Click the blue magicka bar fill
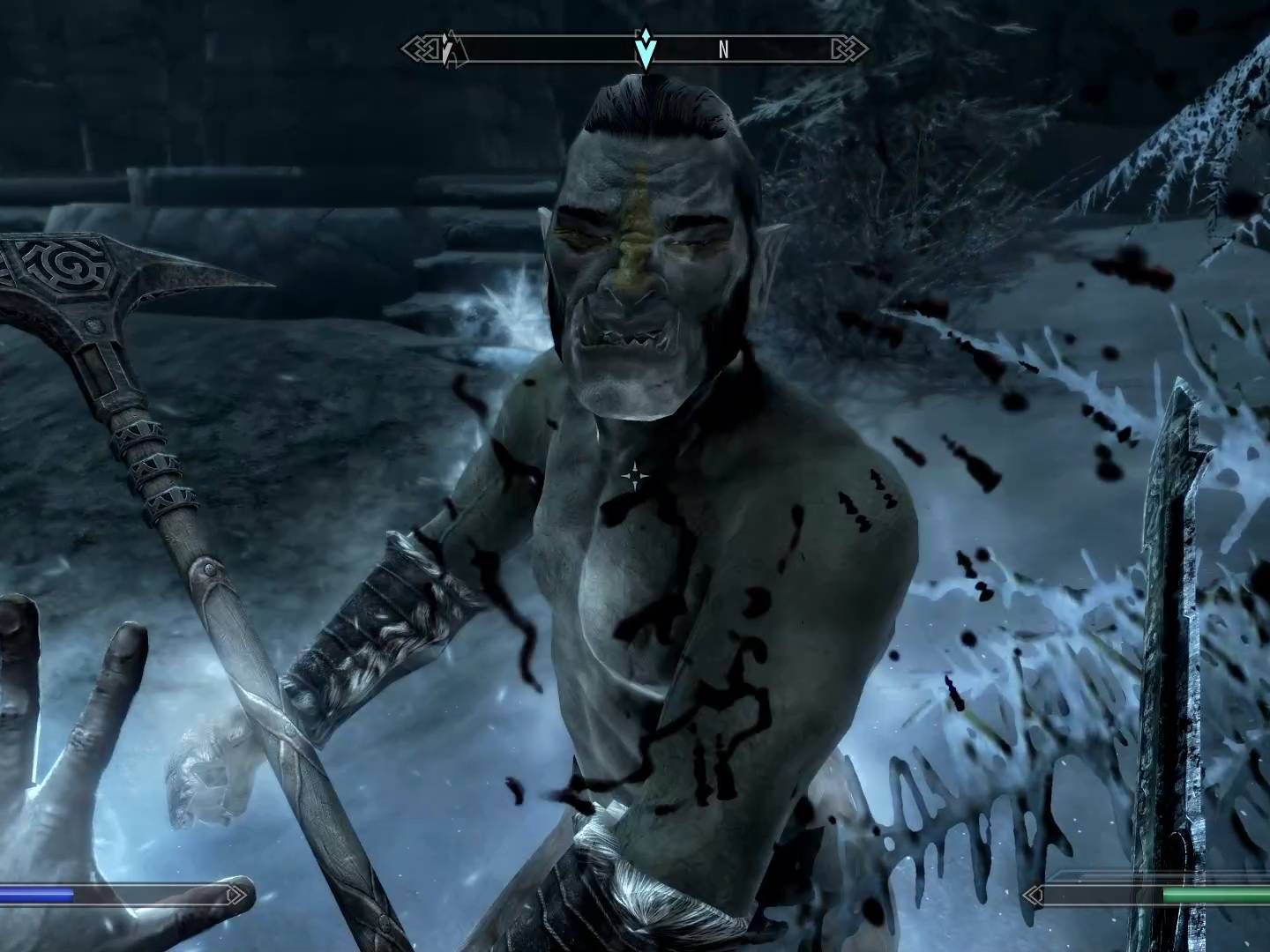The height and width of the screenshot is (952, 1270). click(35, 896)
